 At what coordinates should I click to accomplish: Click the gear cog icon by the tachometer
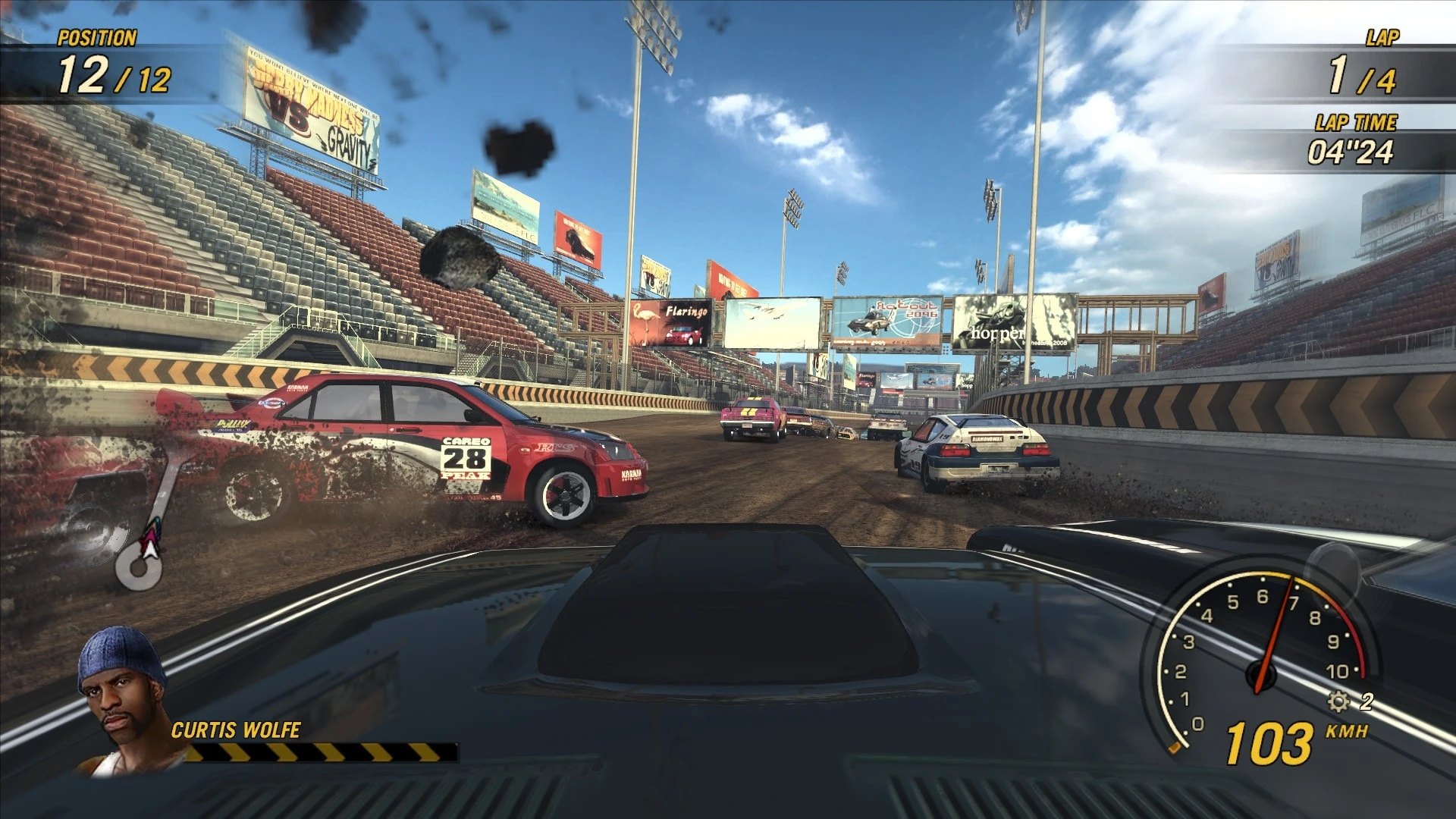tap(1338, 701)
